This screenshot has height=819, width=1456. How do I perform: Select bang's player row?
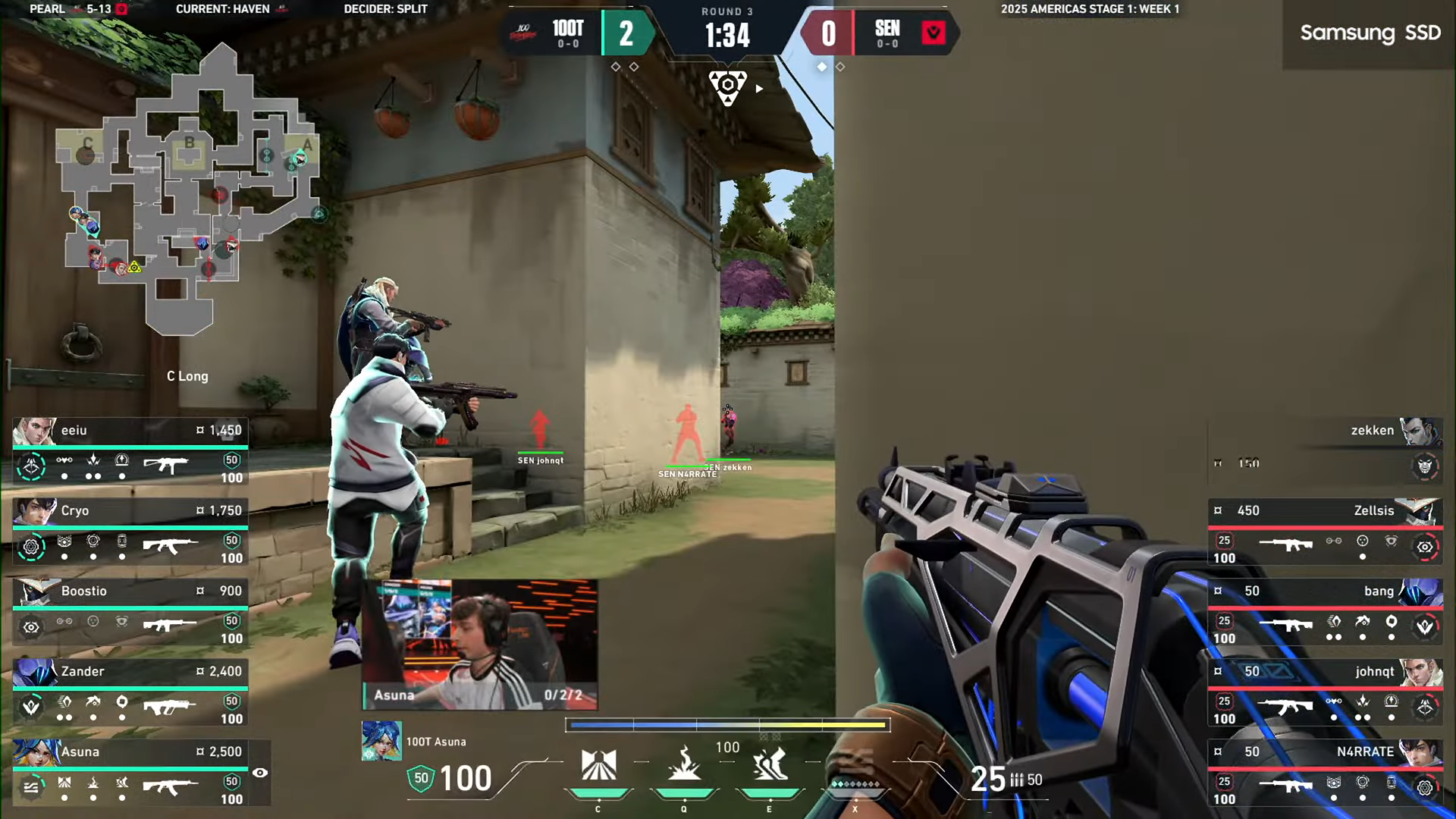tap(1325, 613)
